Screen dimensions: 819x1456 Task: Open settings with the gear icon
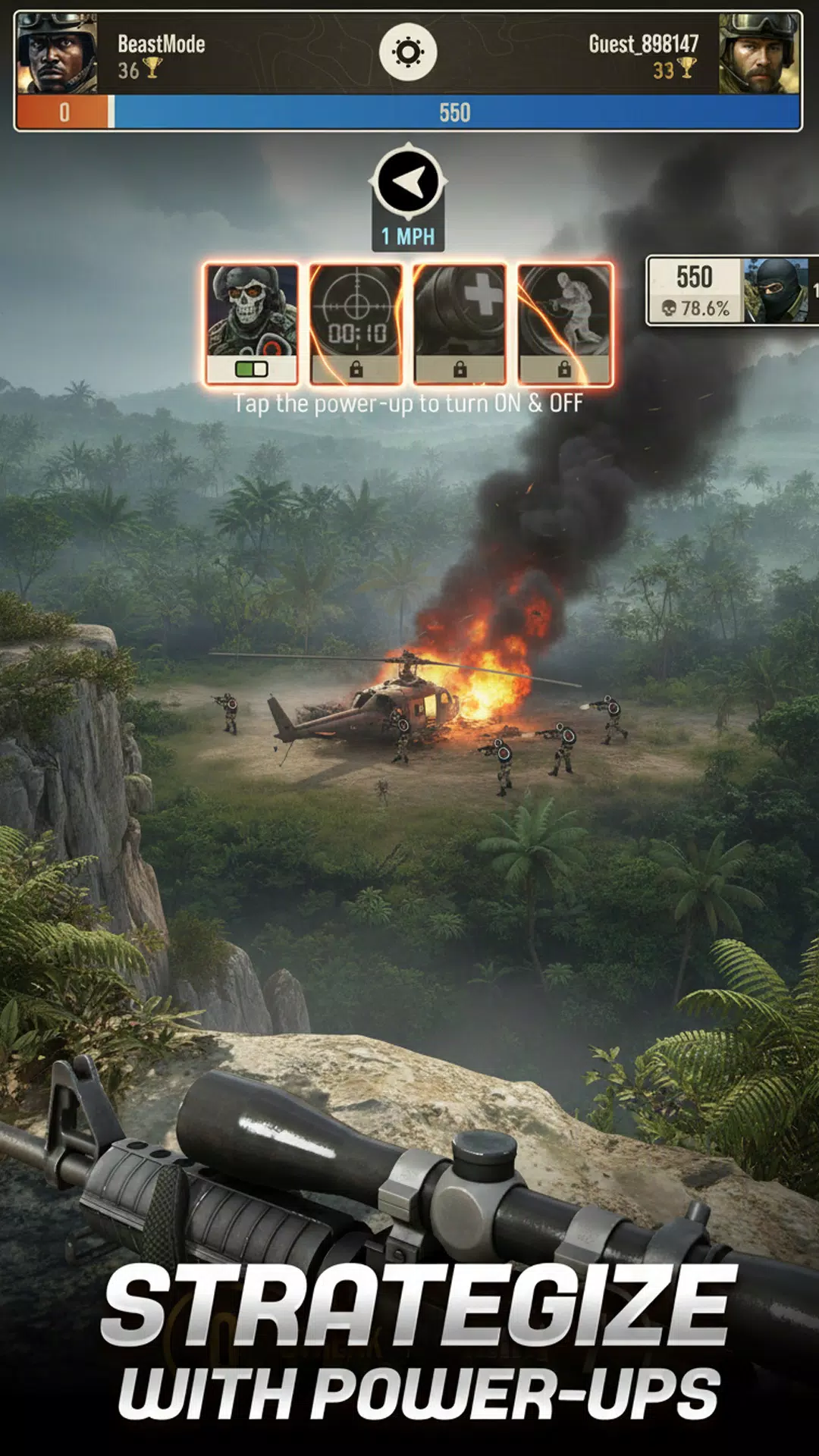click(408, 52)
